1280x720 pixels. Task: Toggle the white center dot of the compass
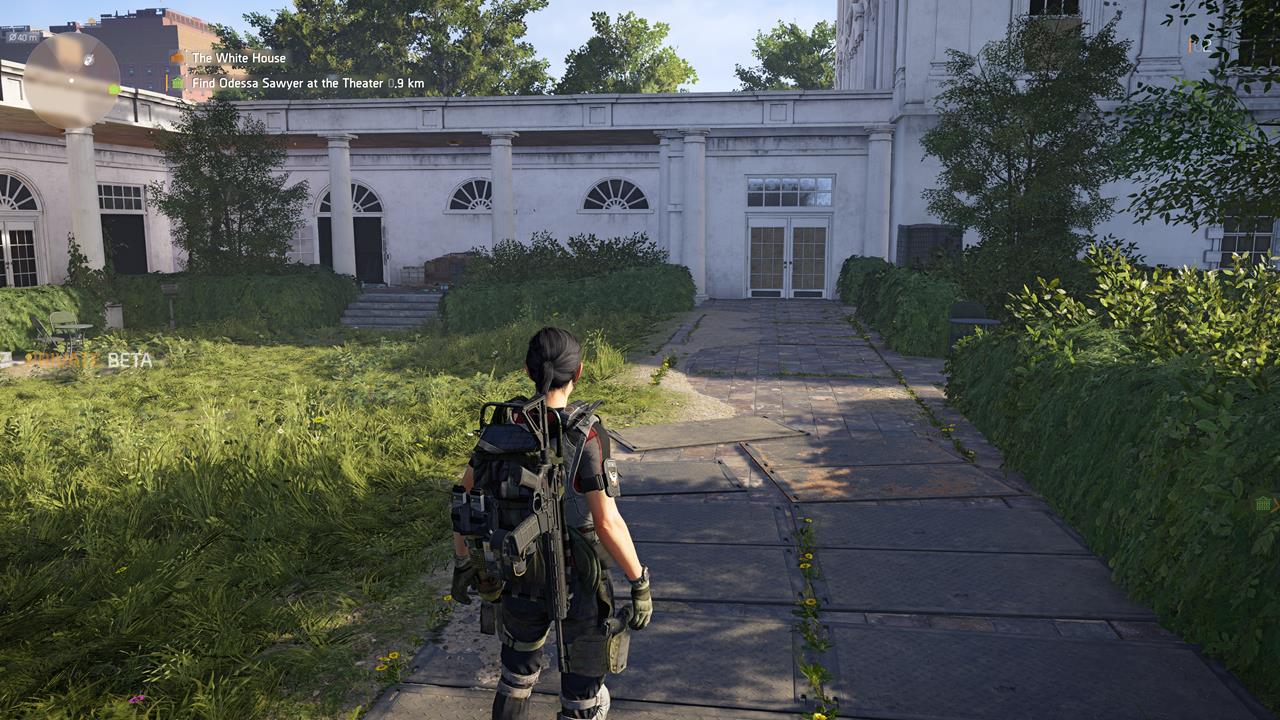[71, 80]
